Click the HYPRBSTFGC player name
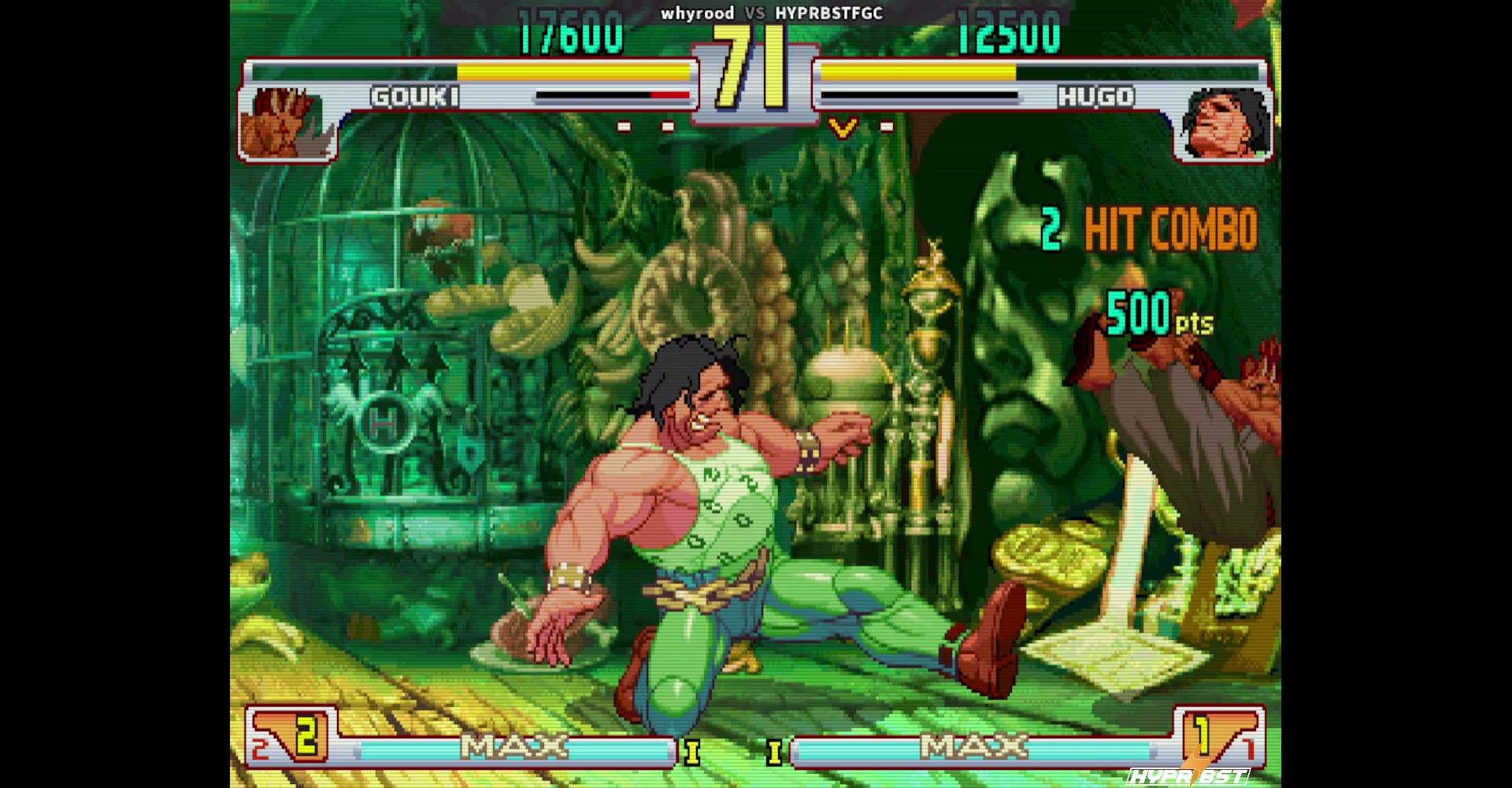 point(828,13)
